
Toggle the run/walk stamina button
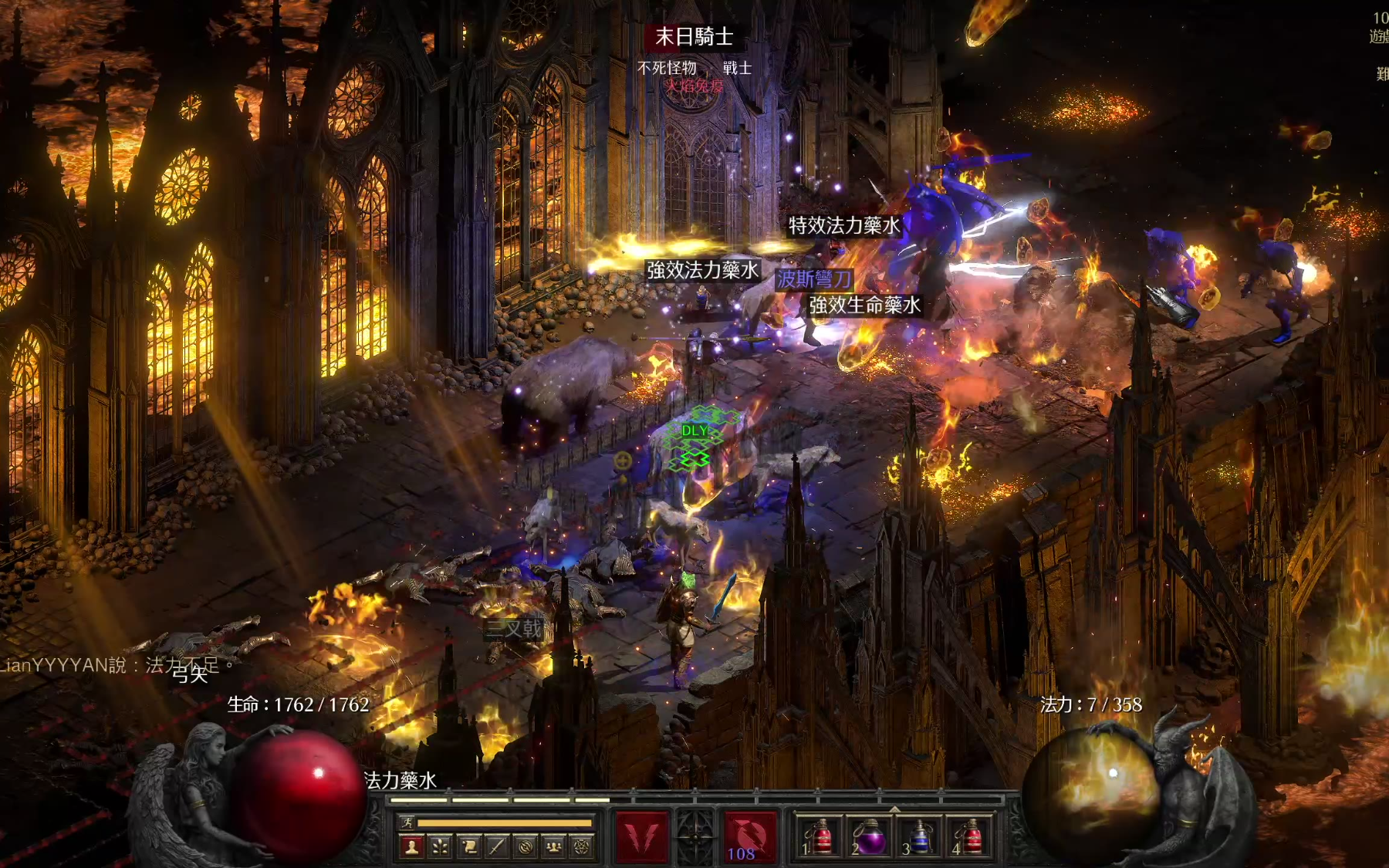point(407,822)
